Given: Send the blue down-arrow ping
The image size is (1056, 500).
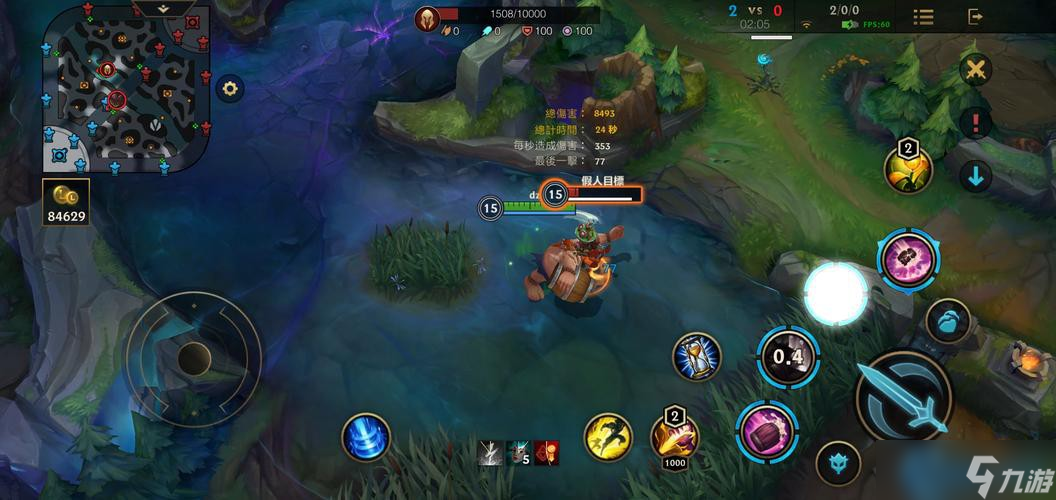Looking at the screenshot, I should (x=975, y=177).
